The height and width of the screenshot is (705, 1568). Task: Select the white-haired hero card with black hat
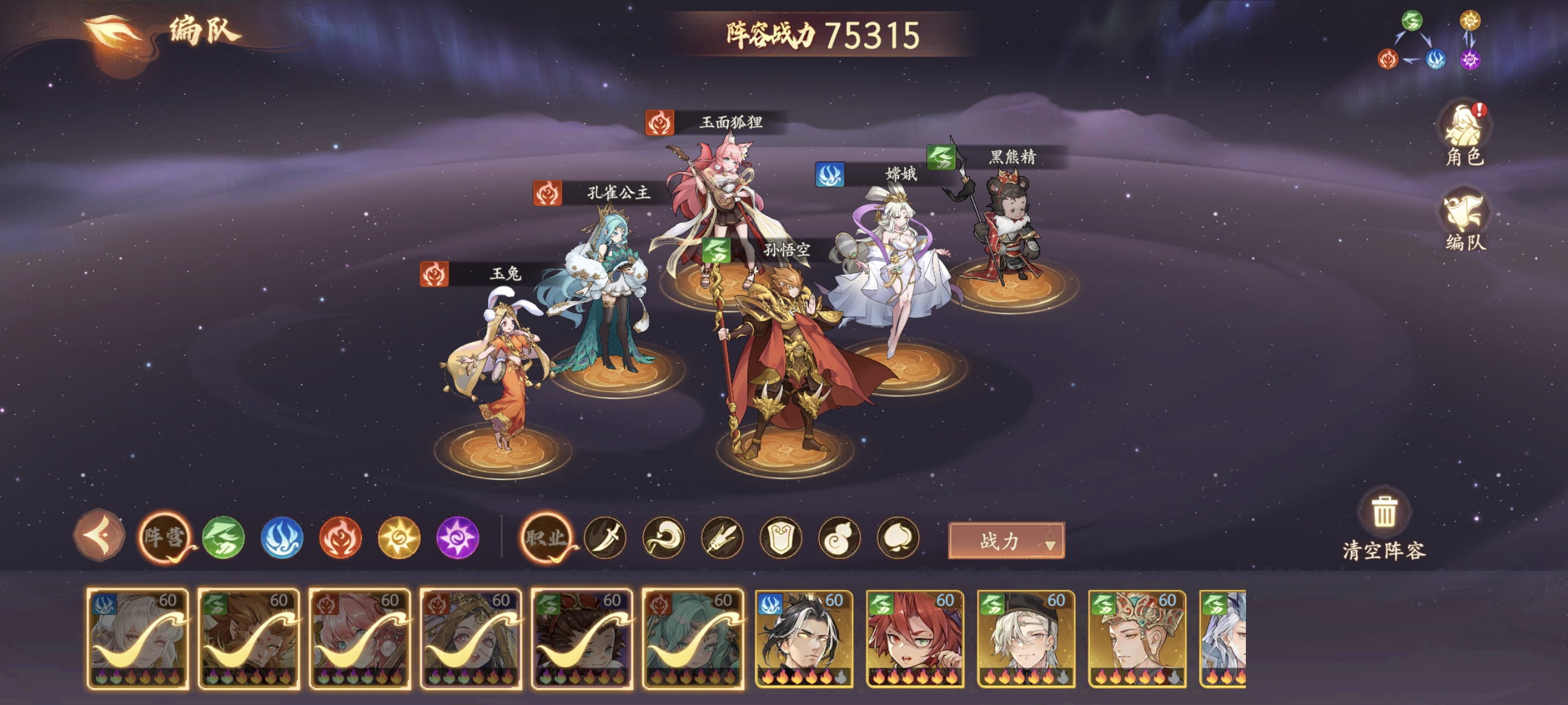[x=1026, y=639]
